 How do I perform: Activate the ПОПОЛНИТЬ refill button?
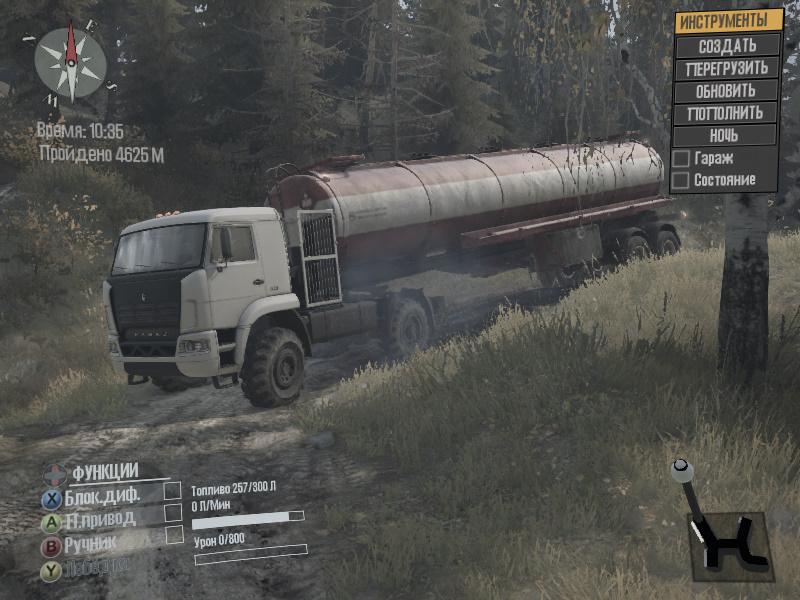[727, 113]
